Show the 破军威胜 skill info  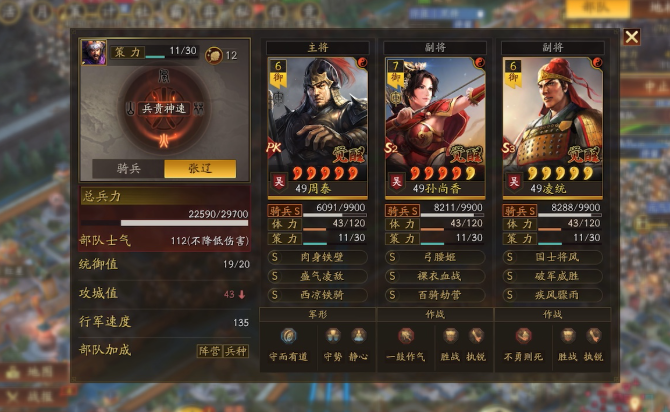pyautogui.click(x=554, y=276)
